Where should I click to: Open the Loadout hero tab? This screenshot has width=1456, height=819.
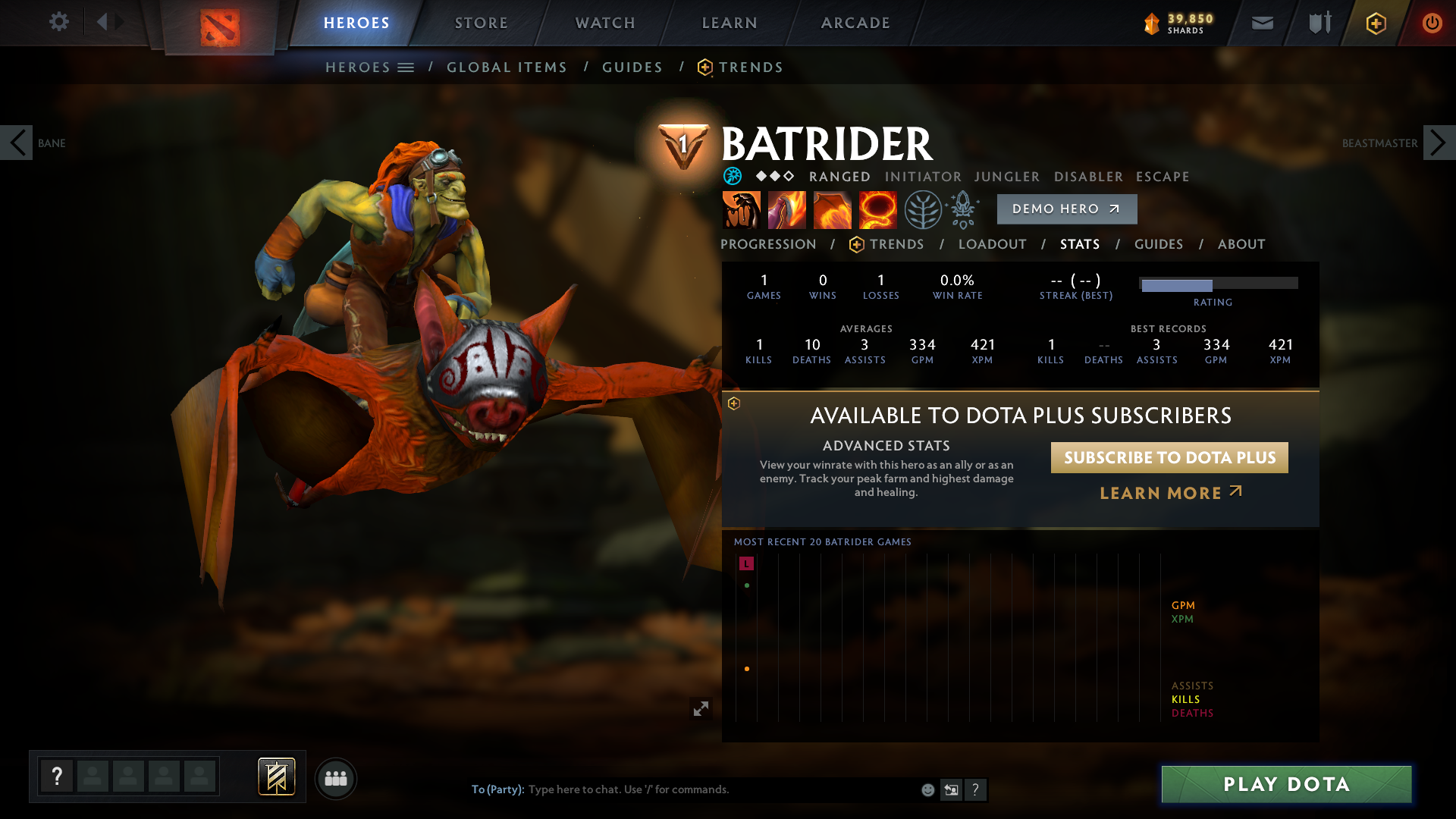992,244
